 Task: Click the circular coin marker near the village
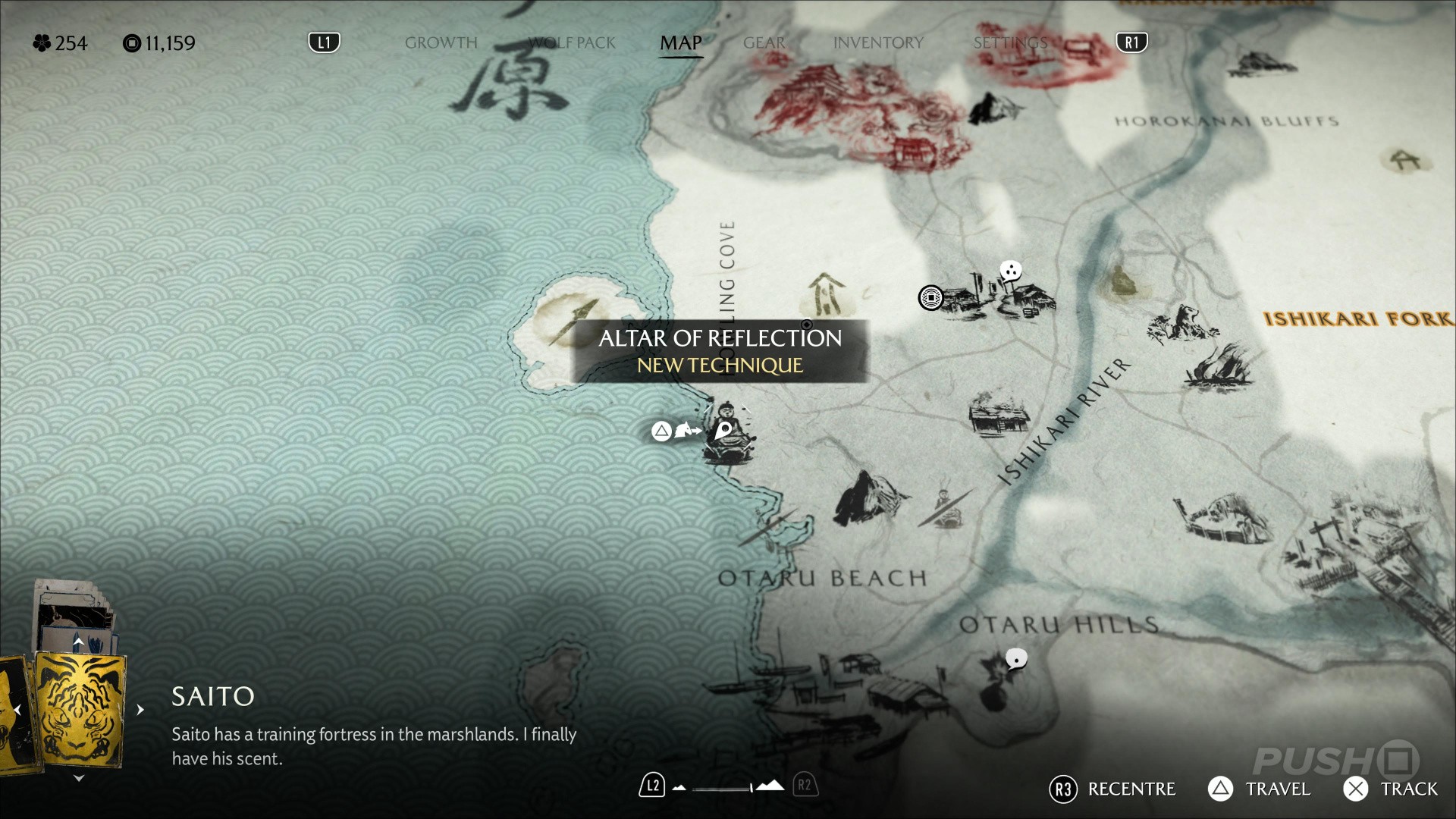click(930, 298)
